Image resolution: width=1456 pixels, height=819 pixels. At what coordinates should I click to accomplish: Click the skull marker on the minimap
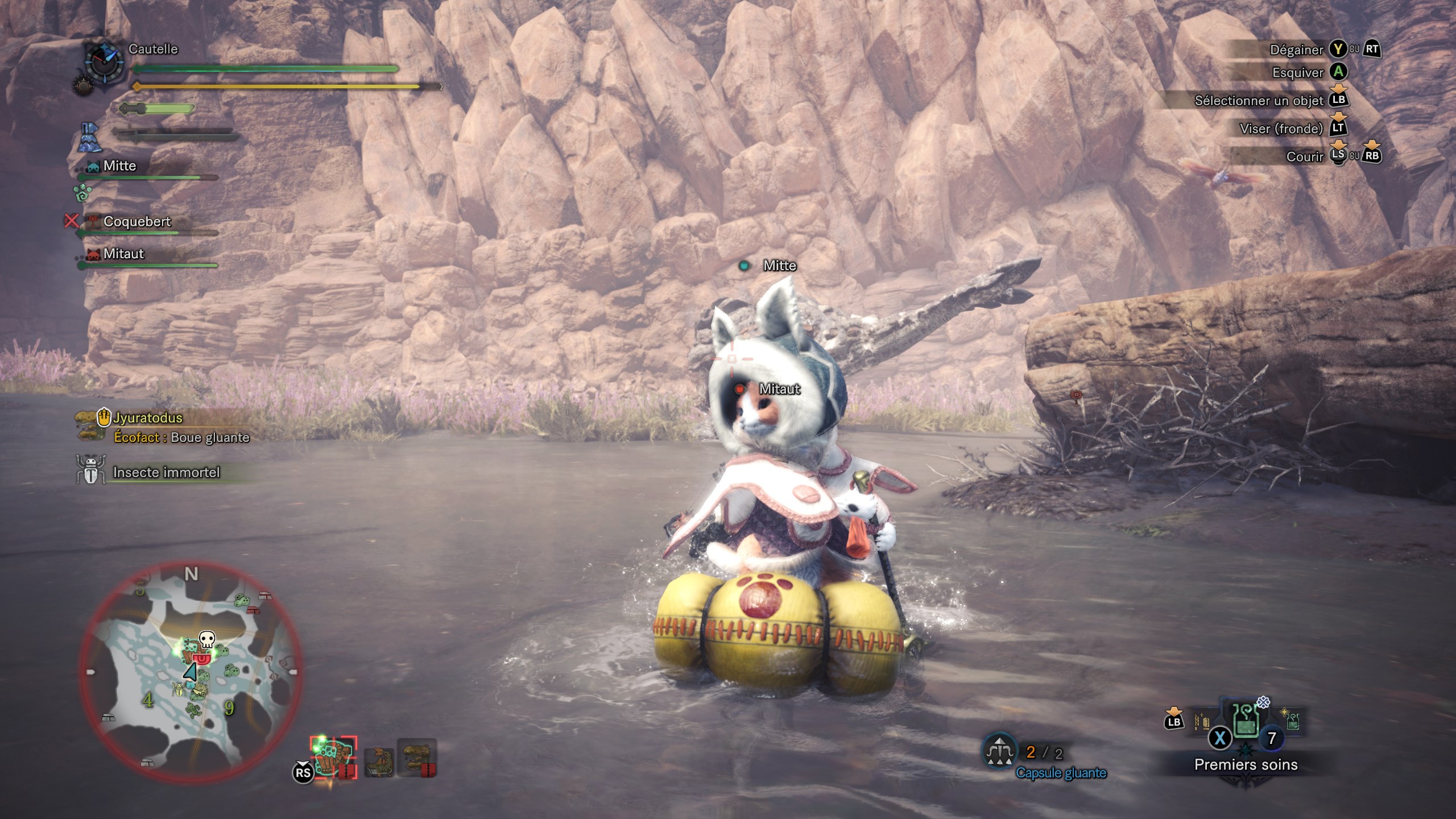(x=206, y=639)
